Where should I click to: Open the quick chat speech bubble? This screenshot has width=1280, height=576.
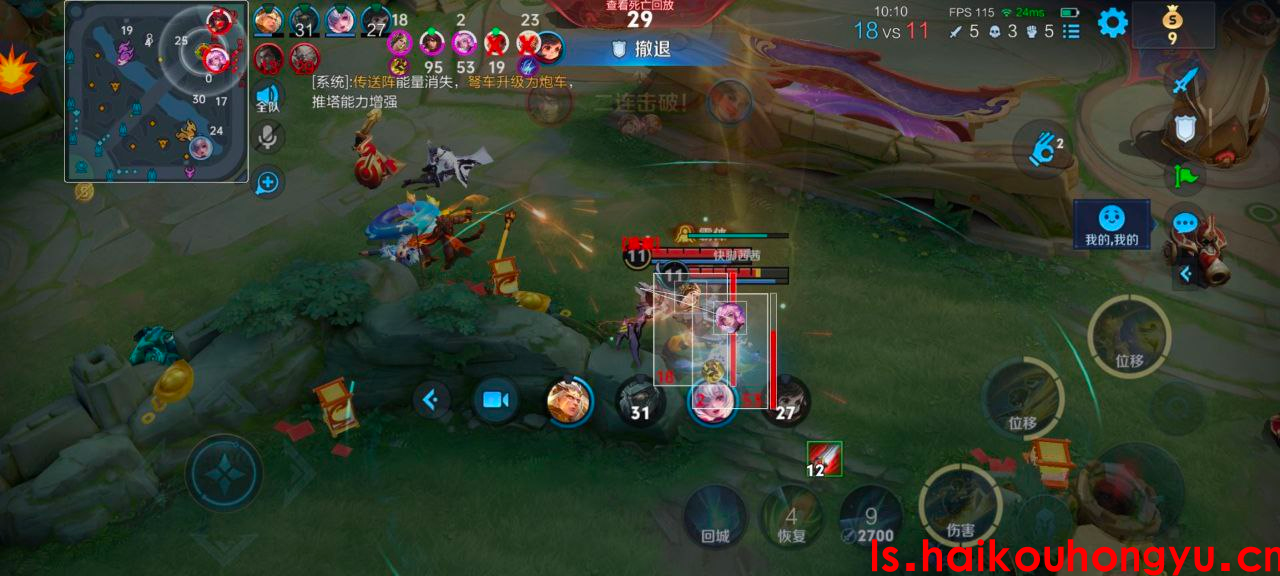(x=1185, y=224)
